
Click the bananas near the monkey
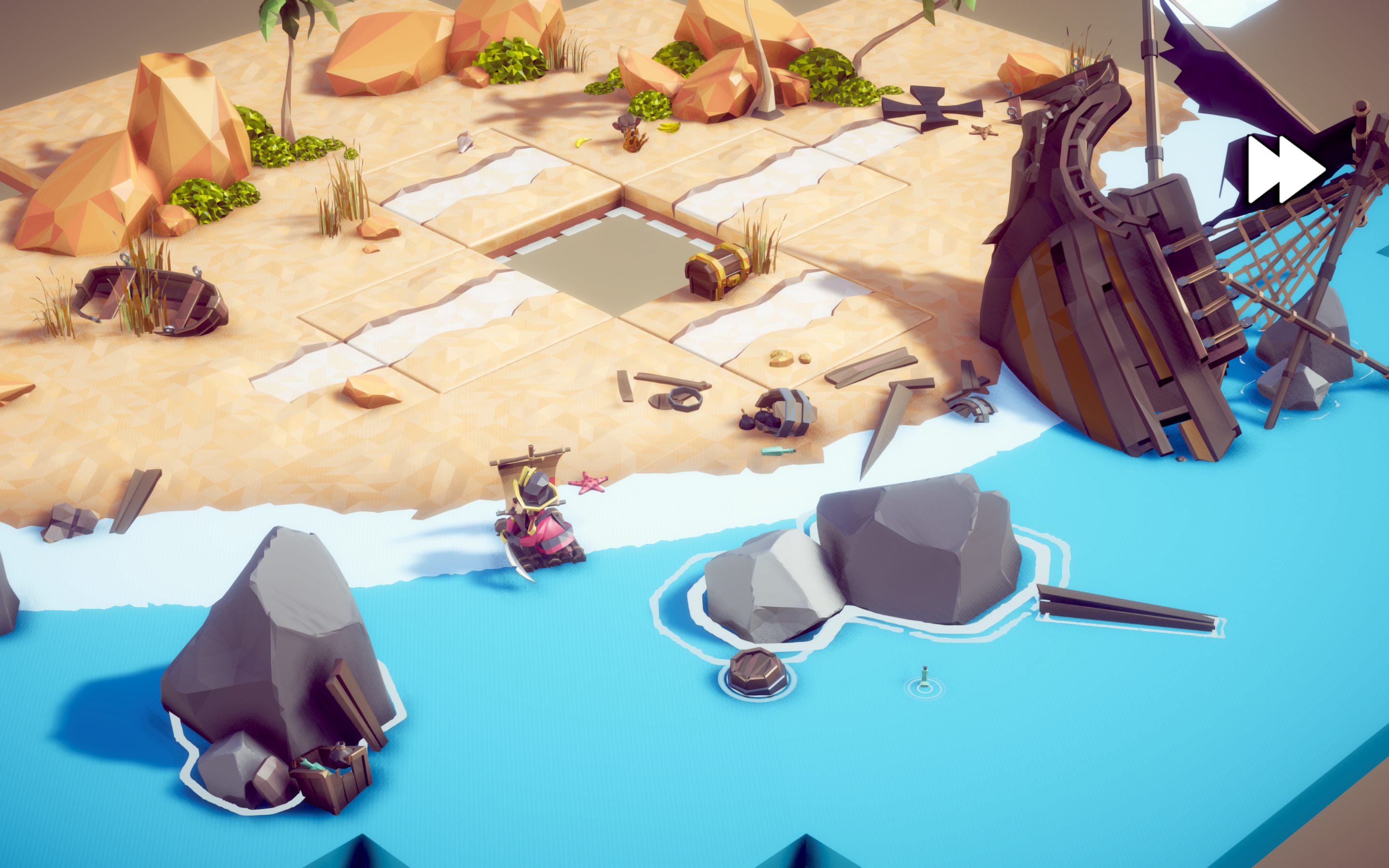tap(668, 127)
